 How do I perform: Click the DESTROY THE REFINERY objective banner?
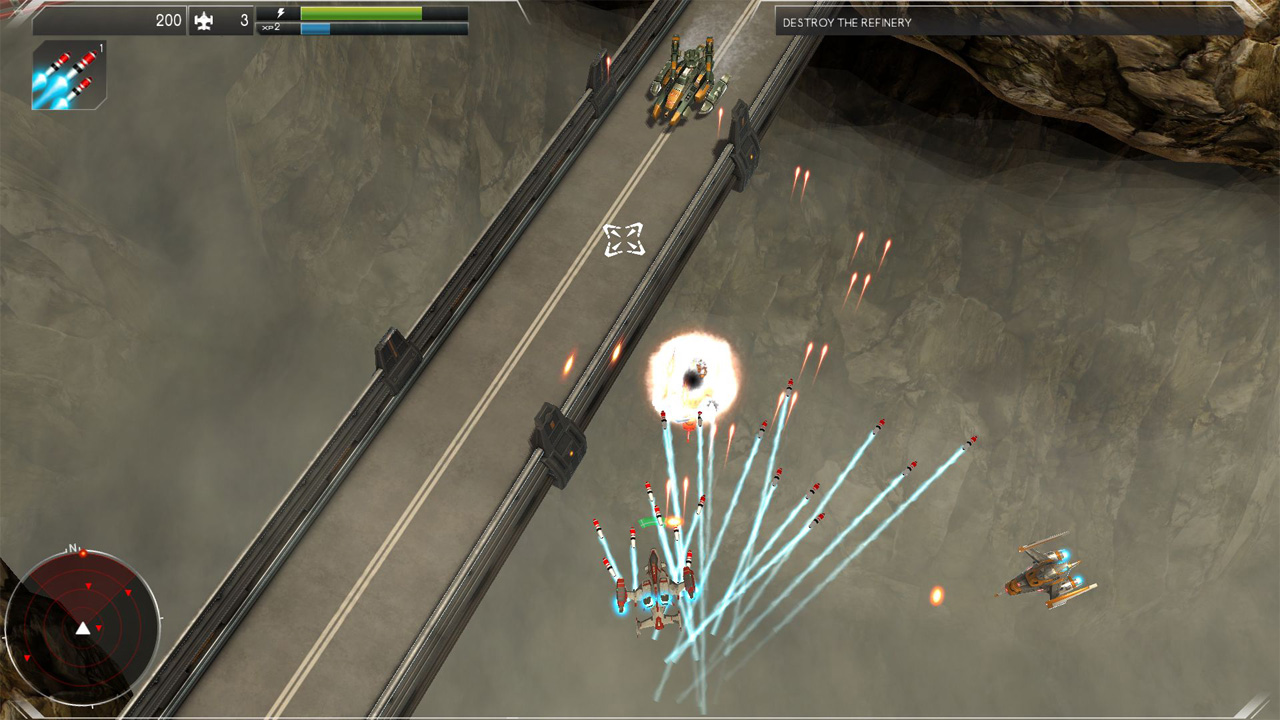point(848,21)
